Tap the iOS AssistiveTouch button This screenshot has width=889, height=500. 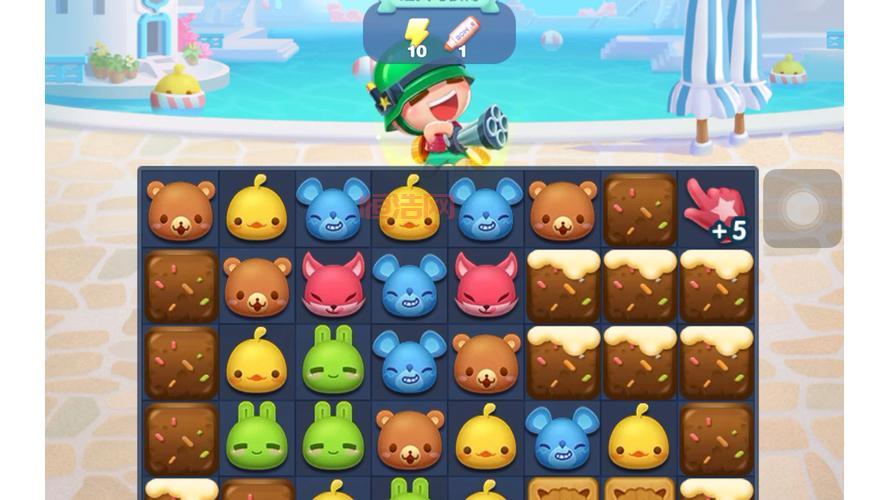[802, 209]
